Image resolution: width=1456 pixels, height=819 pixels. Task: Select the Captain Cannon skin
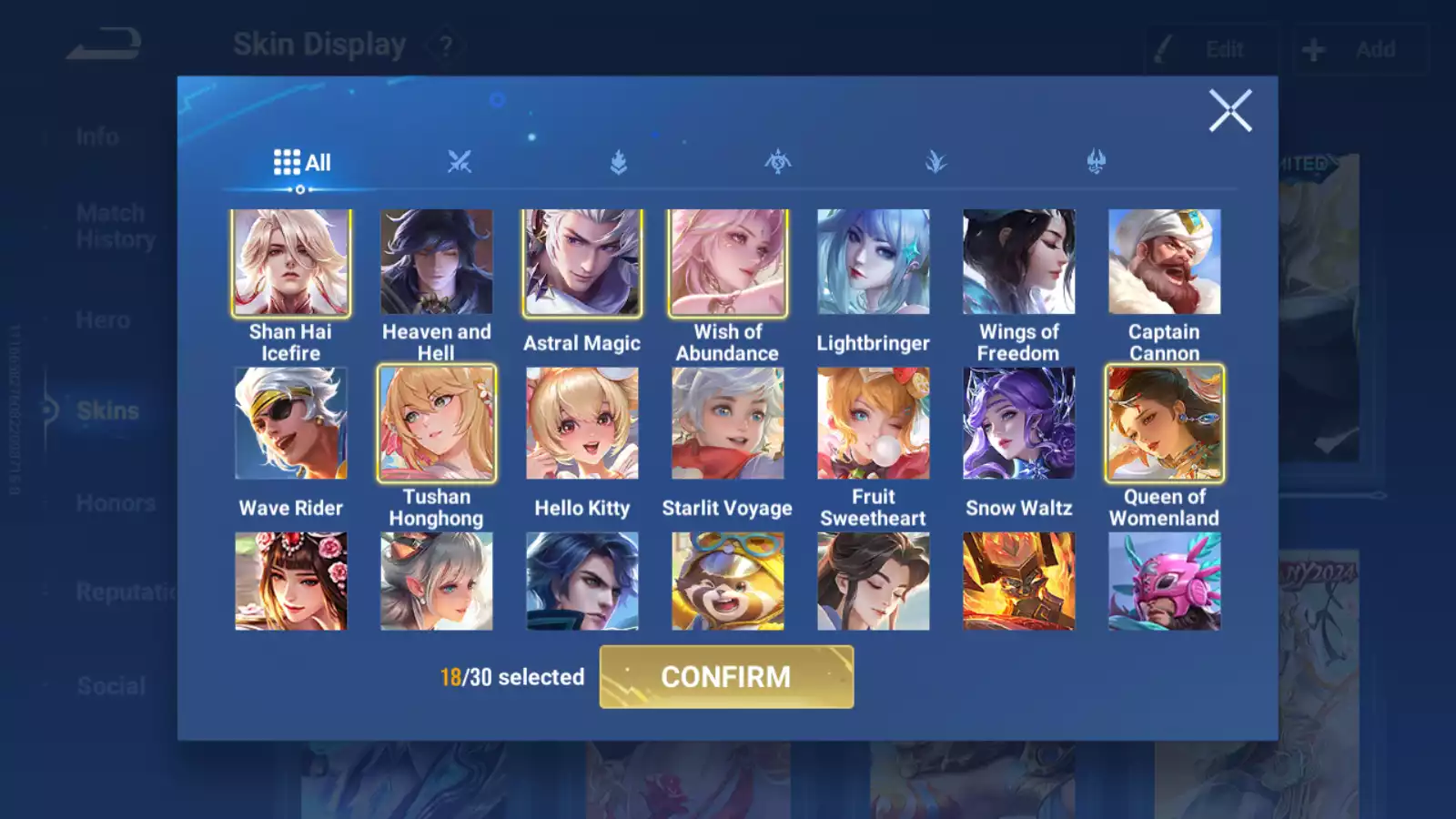pyautogui.click(x=1164, y=262)
